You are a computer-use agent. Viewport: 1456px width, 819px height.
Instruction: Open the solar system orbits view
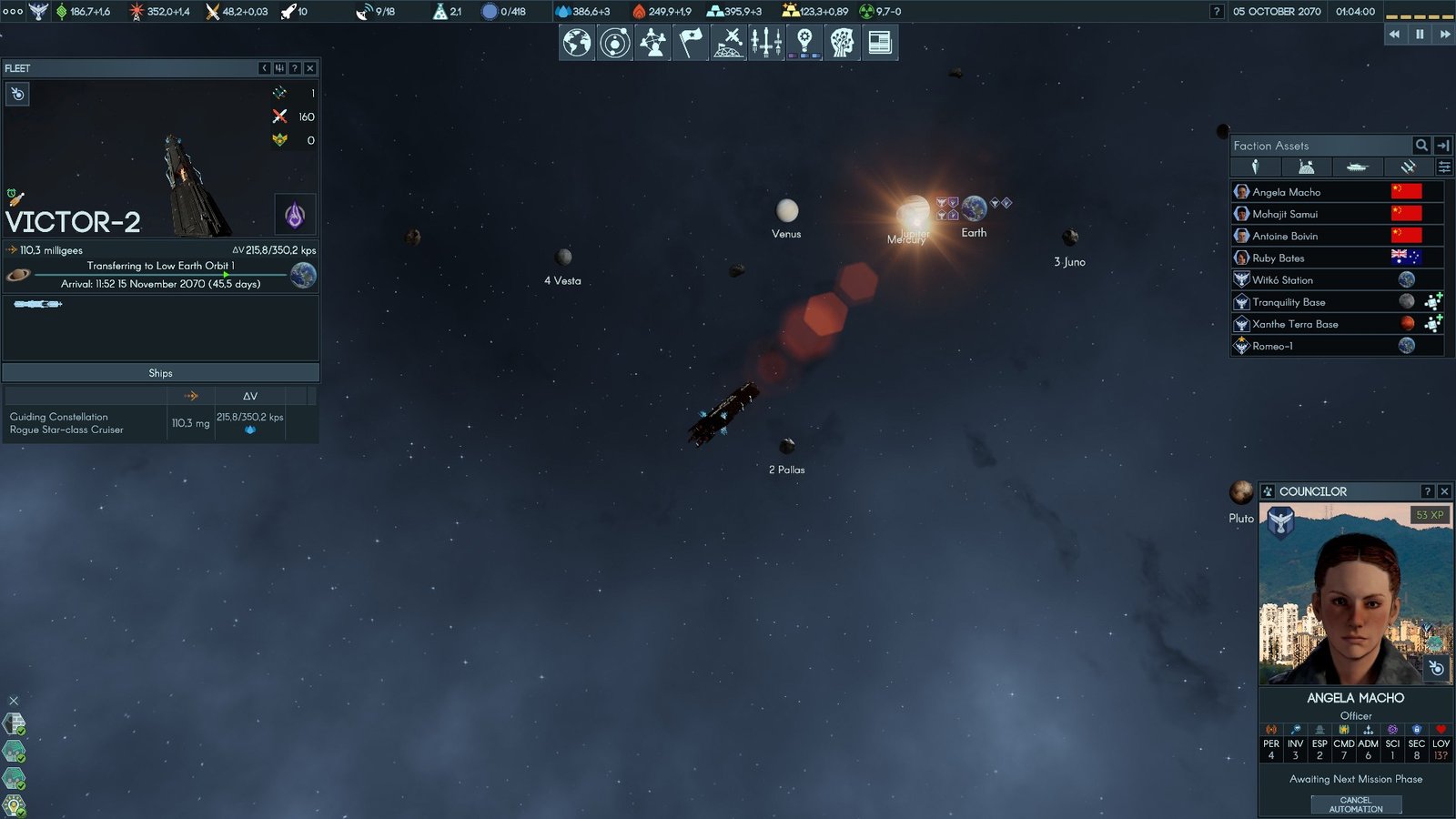coord(615,43)
